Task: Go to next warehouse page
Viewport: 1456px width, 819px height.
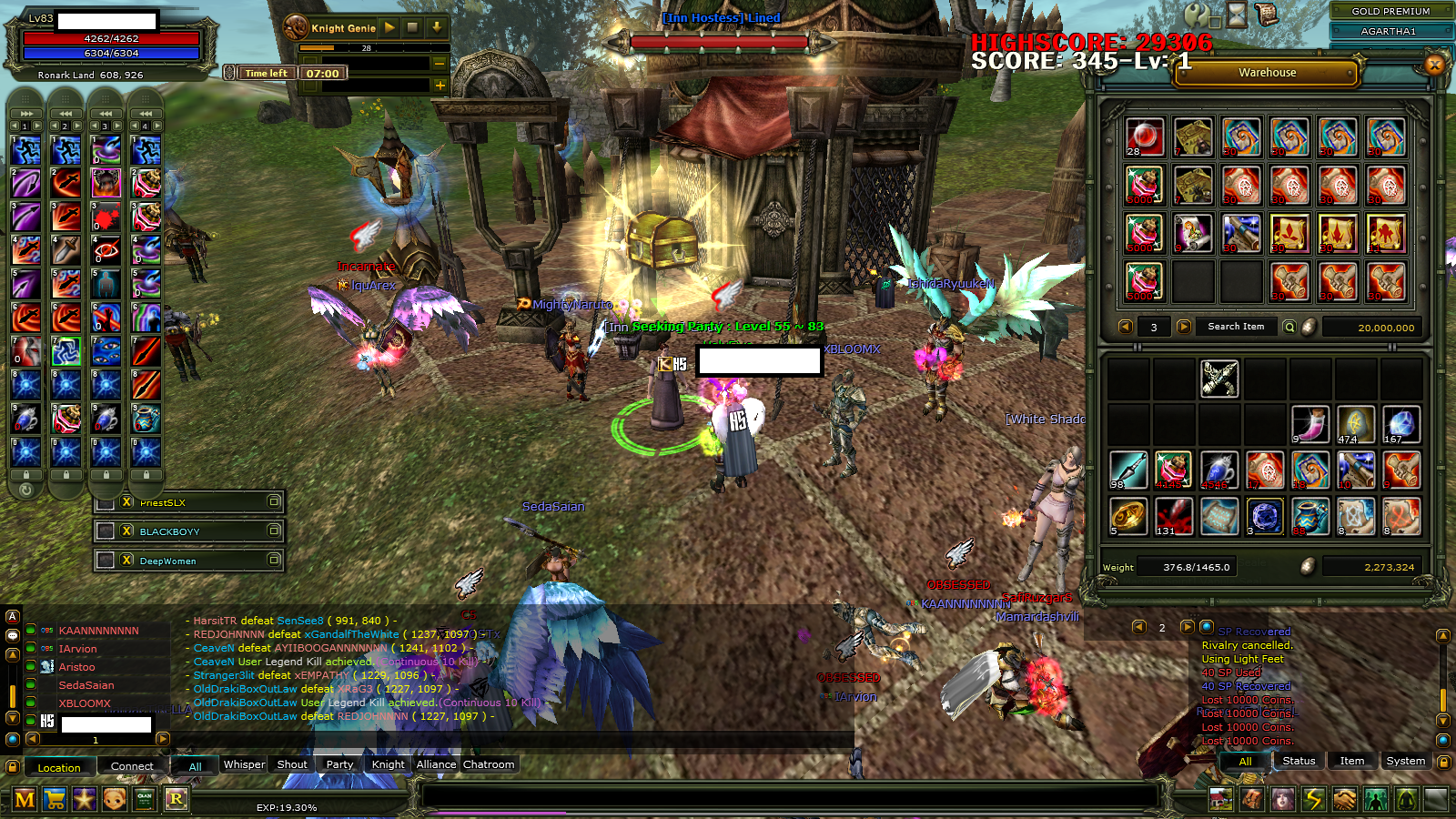Action: pos(1184,327)
